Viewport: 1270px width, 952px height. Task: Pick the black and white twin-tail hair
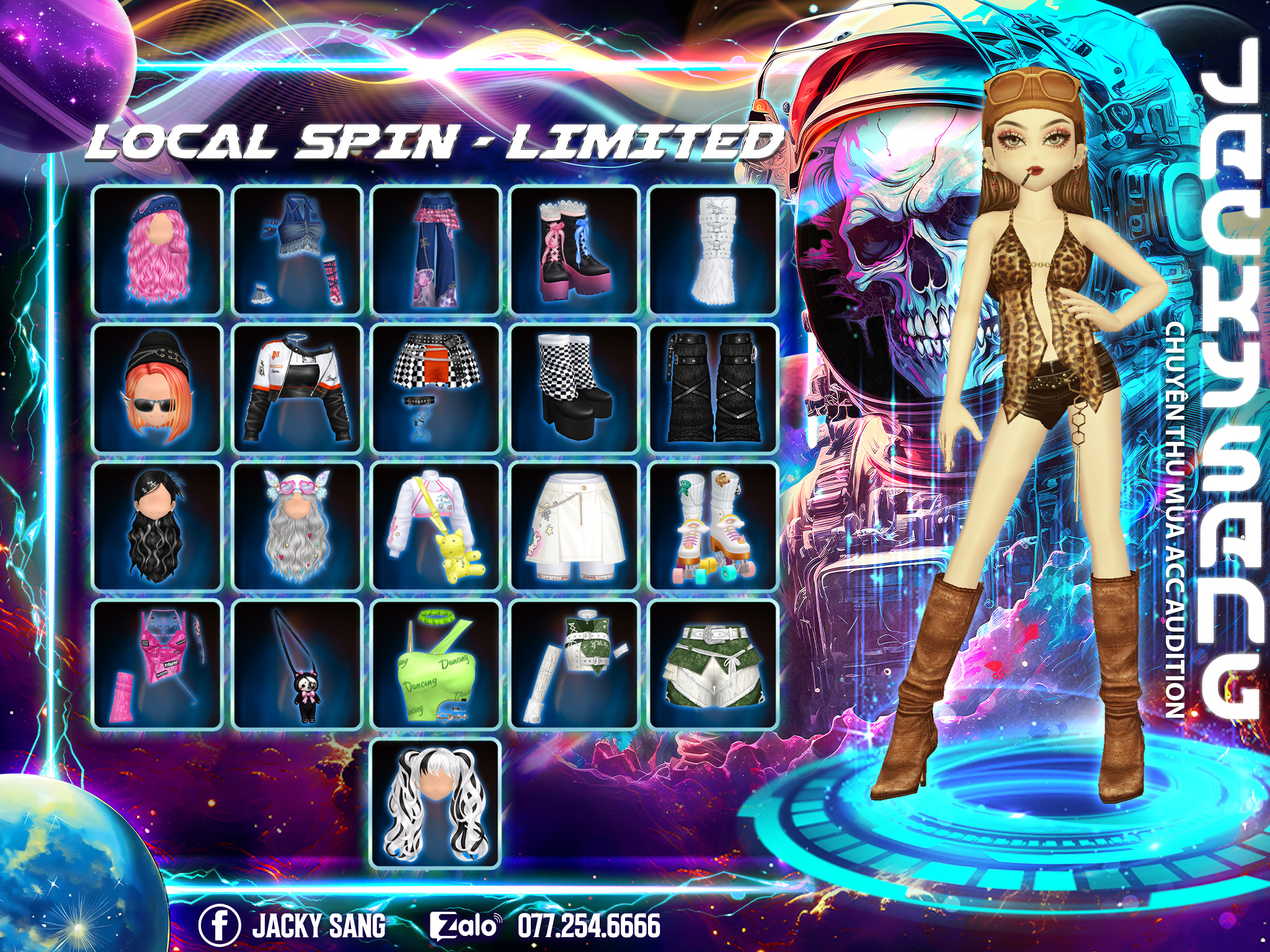(x=436, y=803)
